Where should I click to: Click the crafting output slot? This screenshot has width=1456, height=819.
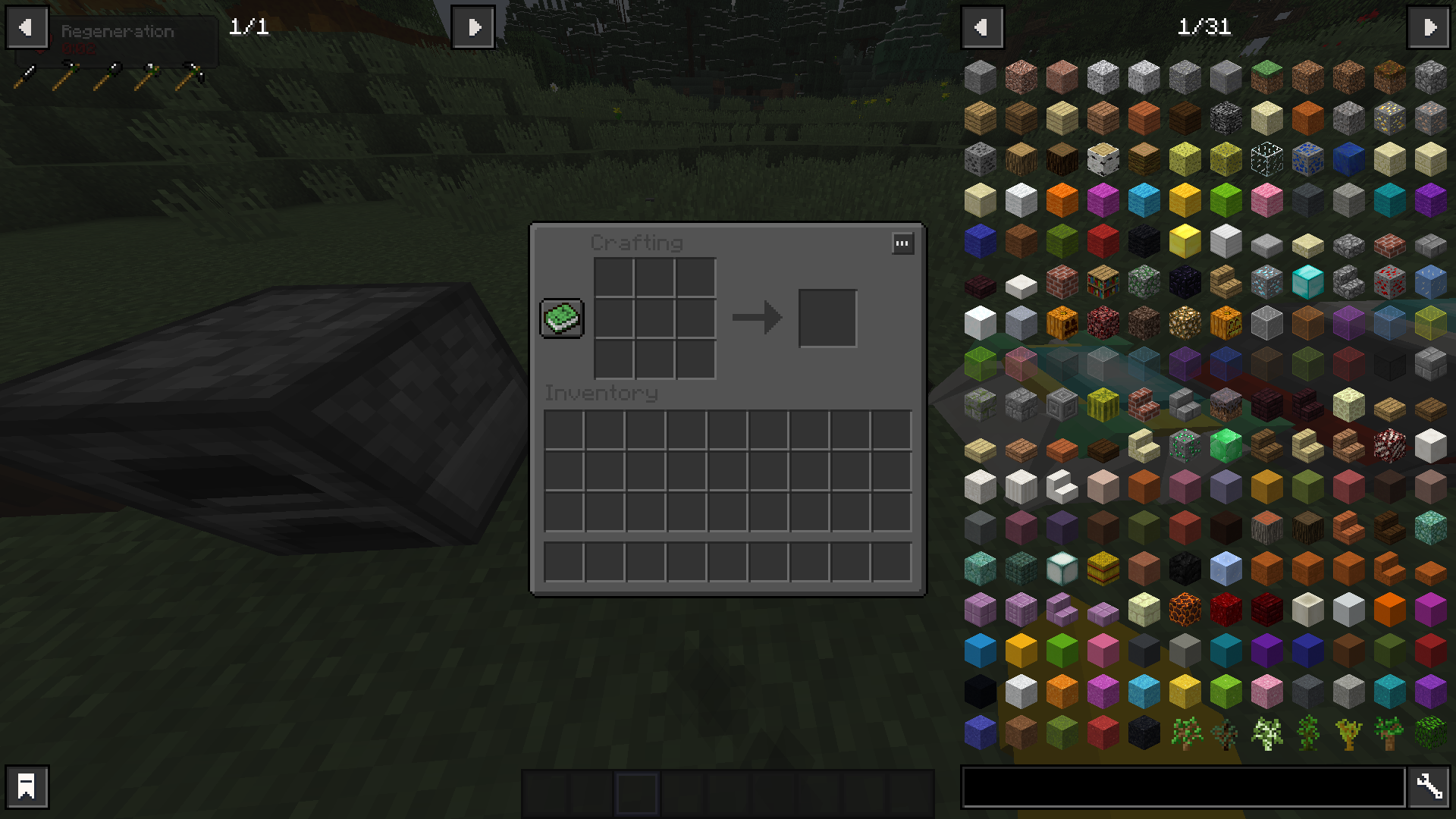[x=827, y=318]
